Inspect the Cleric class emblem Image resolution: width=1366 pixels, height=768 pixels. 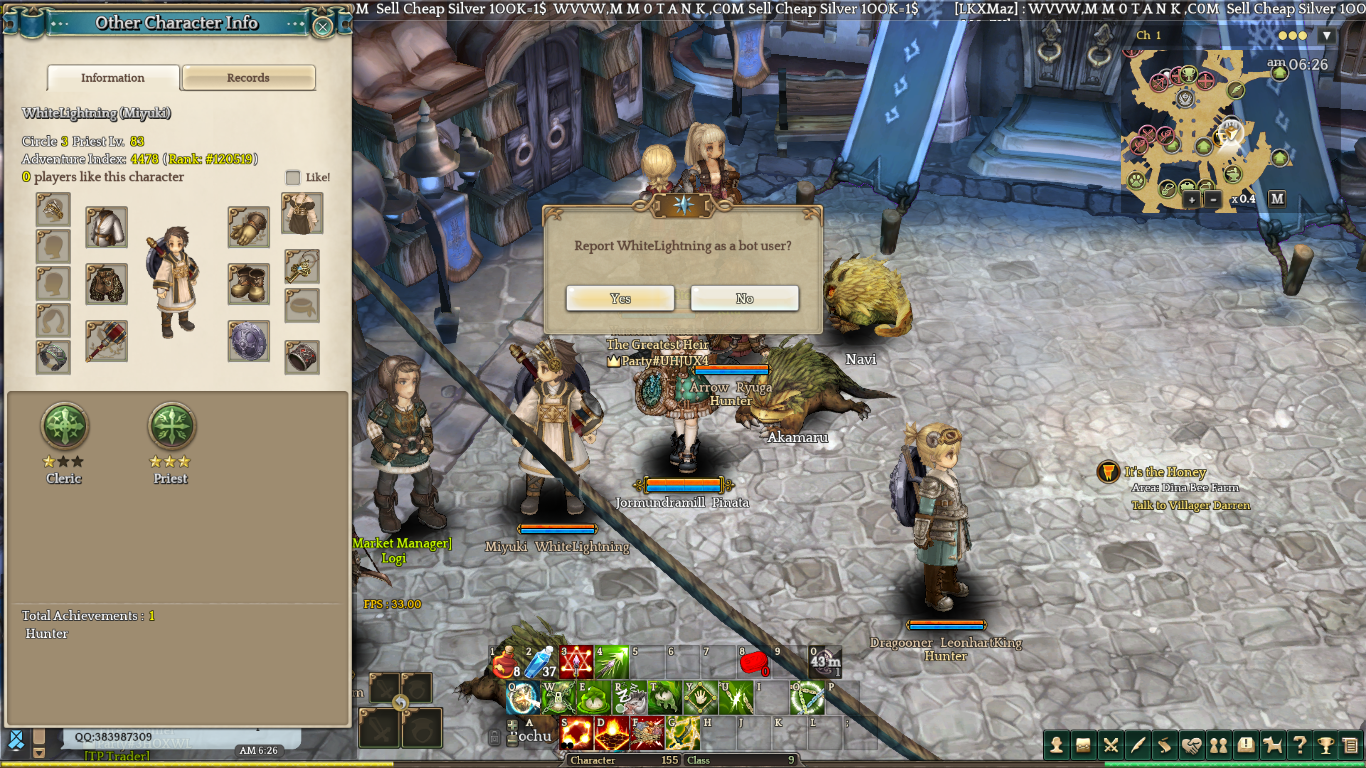pyautogui.click(x=64, y=427)
